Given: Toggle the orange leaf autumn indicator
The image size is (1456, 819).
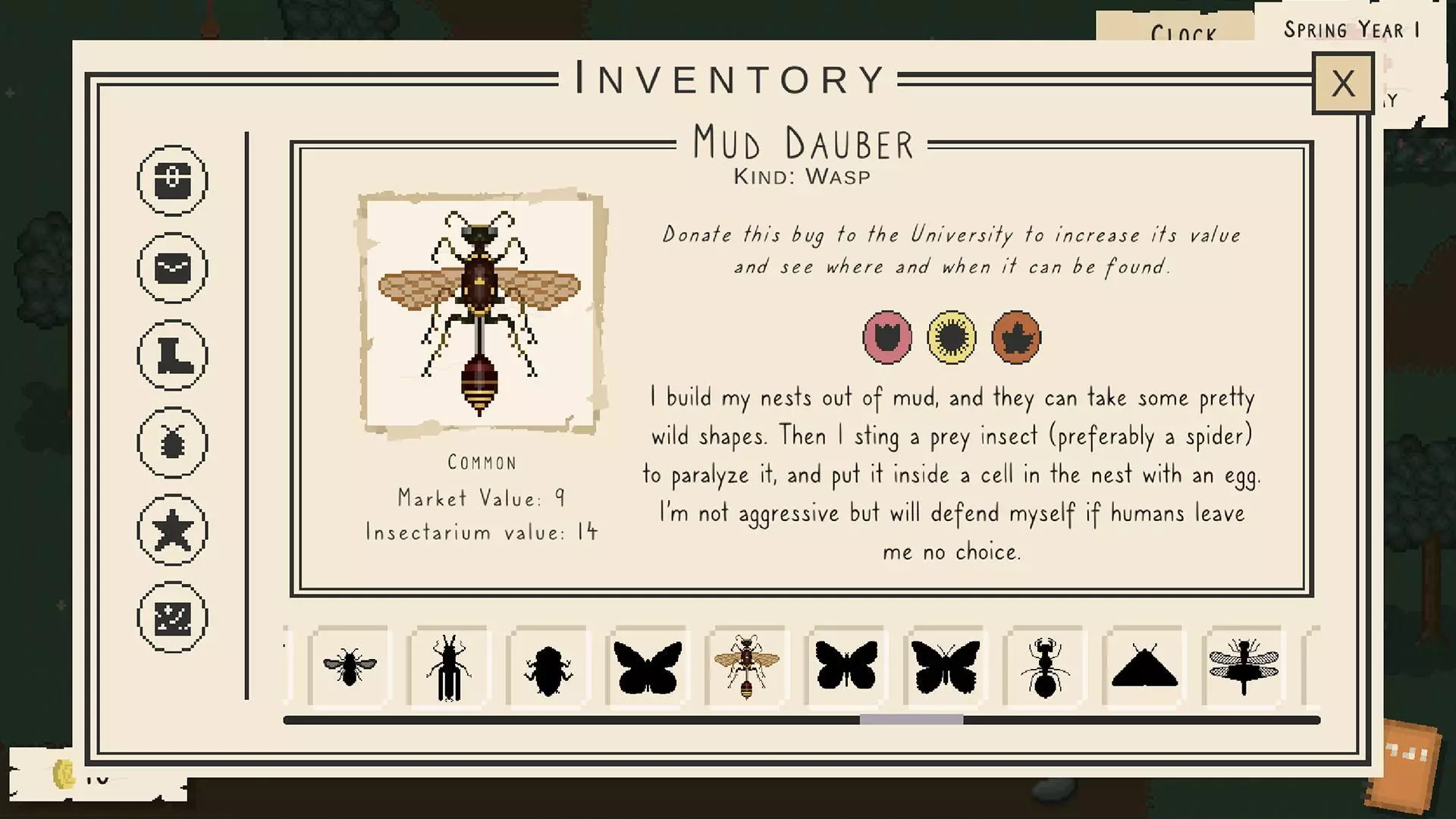Looking at the screenshot, I should coord(1015,338).
